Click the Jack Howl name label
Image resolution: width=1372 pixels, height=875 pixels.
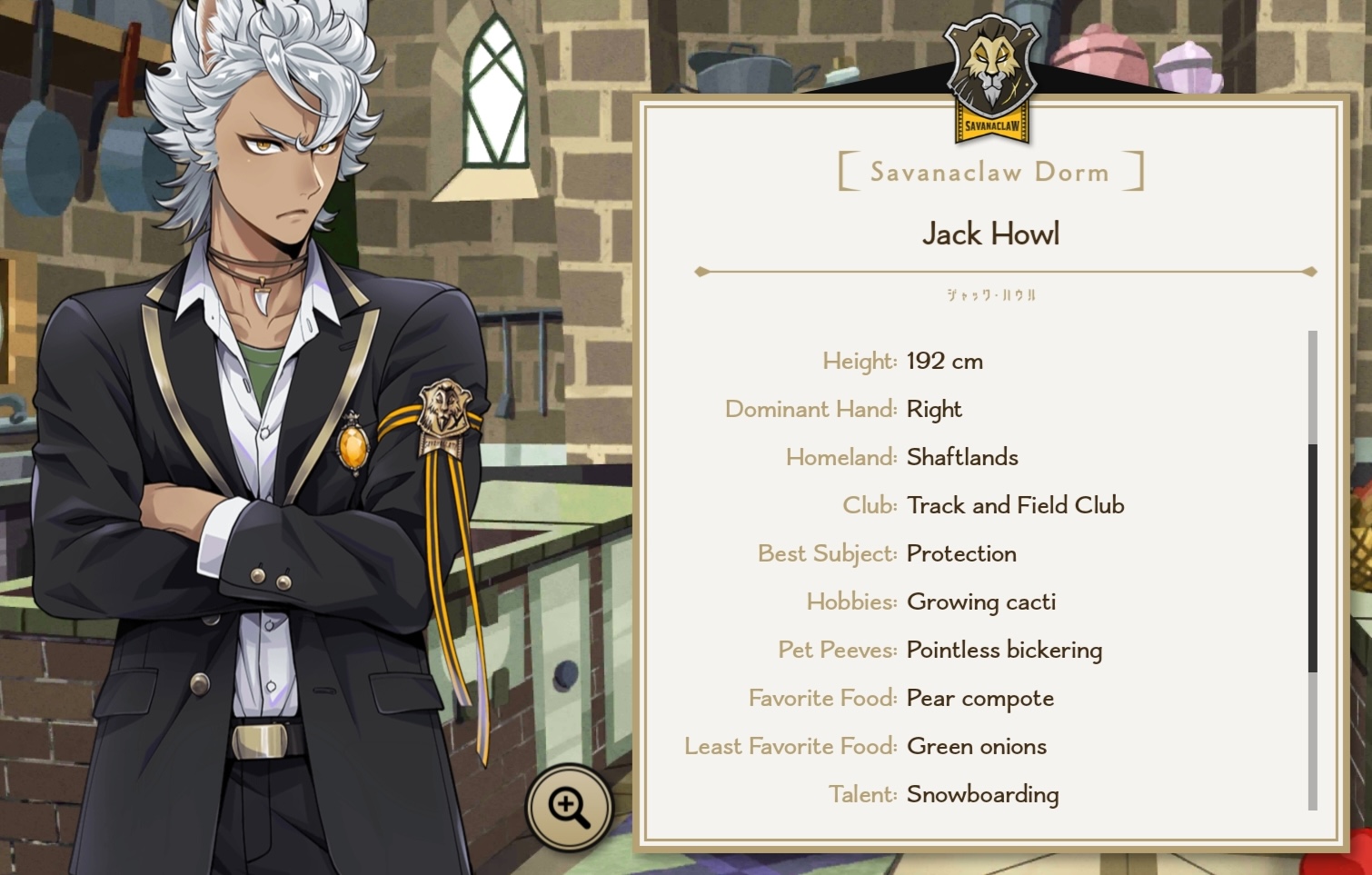click(992, 234)
